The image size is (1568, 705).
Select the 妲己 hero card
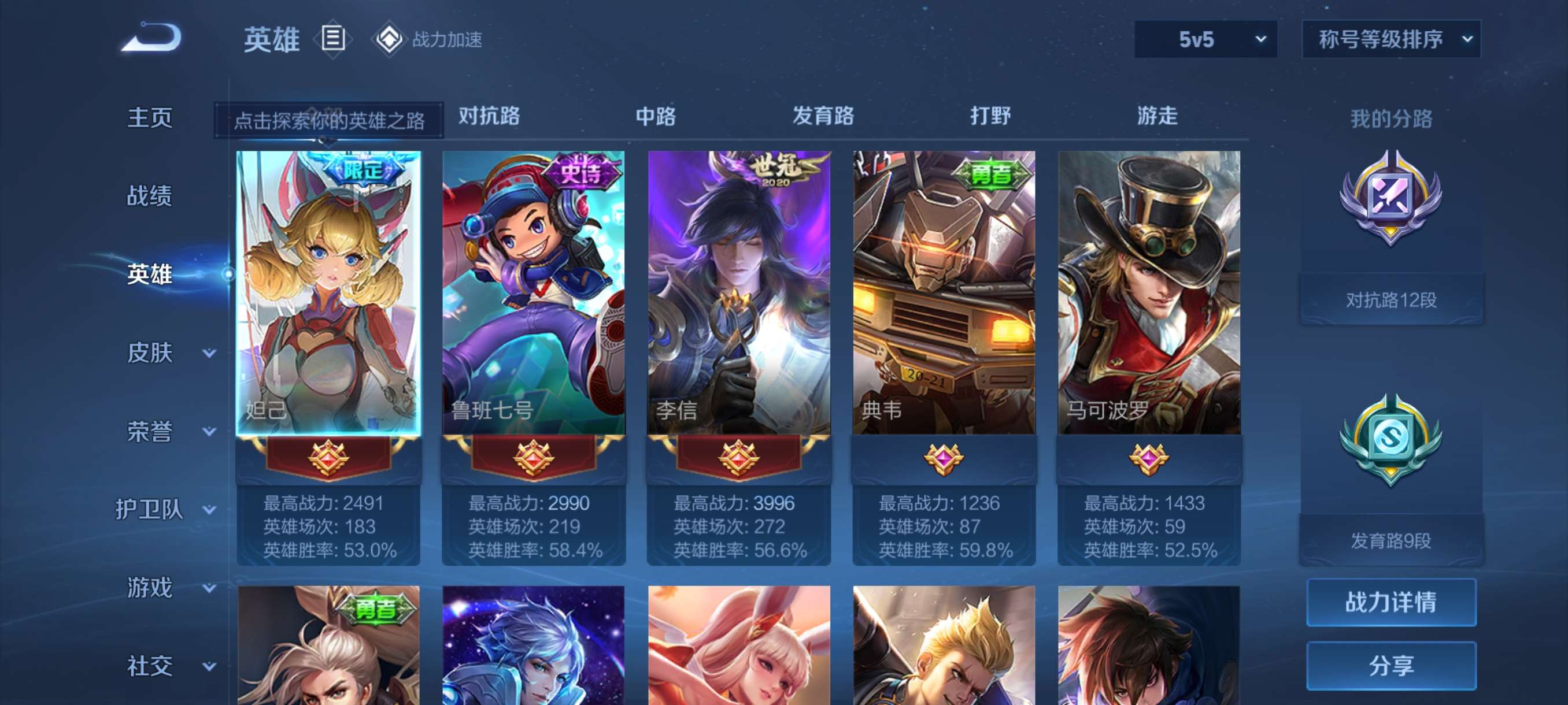tap(328, 292)
